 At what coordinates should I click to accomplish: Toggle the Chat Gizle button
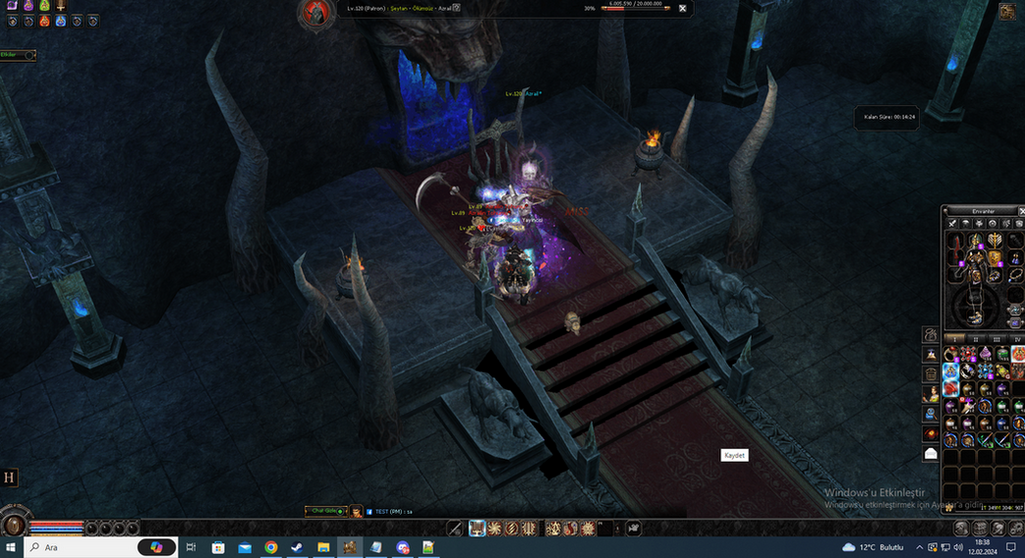point(327,511)
